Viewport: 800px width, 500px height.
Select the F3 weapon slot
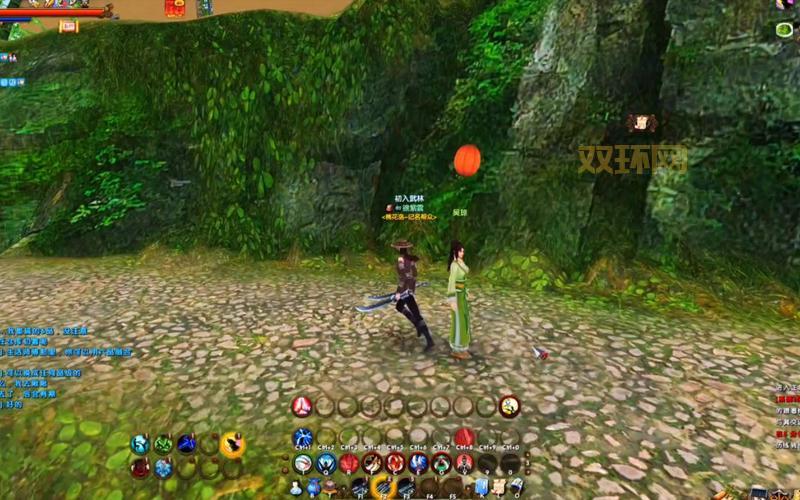click(405, 487)
